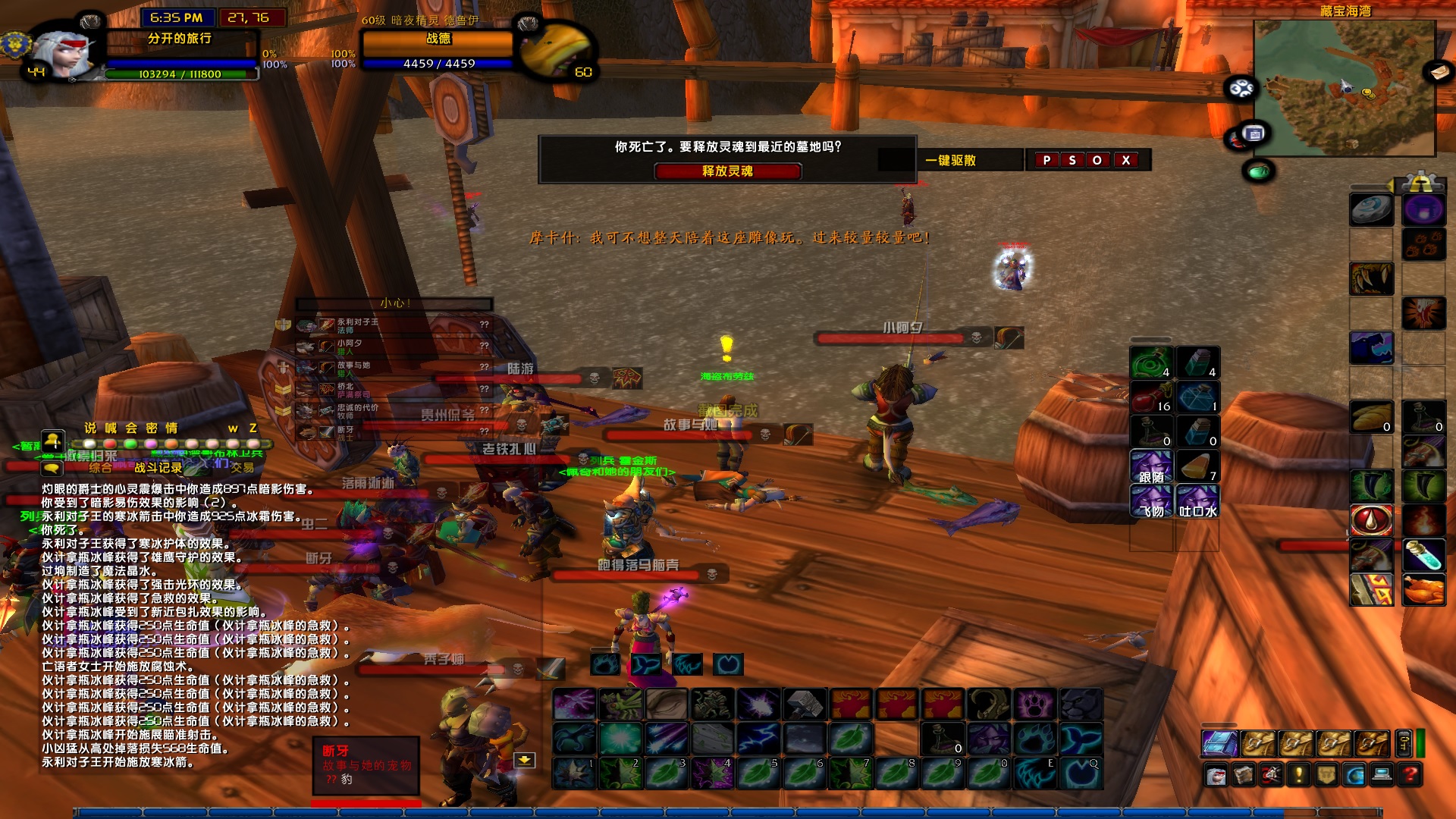Open the minimap in the top-right corner
Image resolution: width=1456 pixels, height=819 pixels.
pos(1344,89)
